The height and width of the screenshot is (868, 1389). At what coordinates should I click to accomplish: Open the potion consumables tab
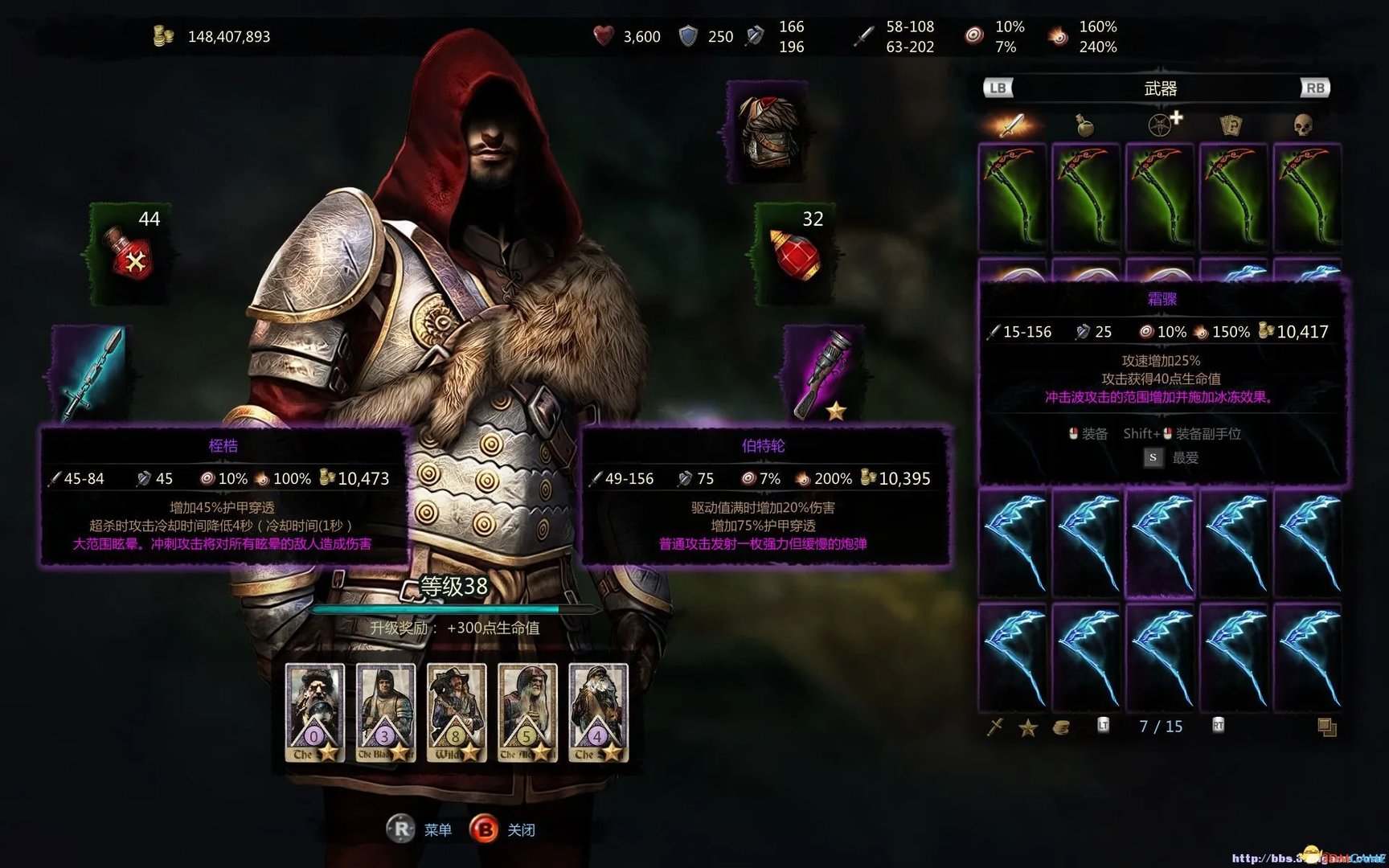coord(1084,125)
